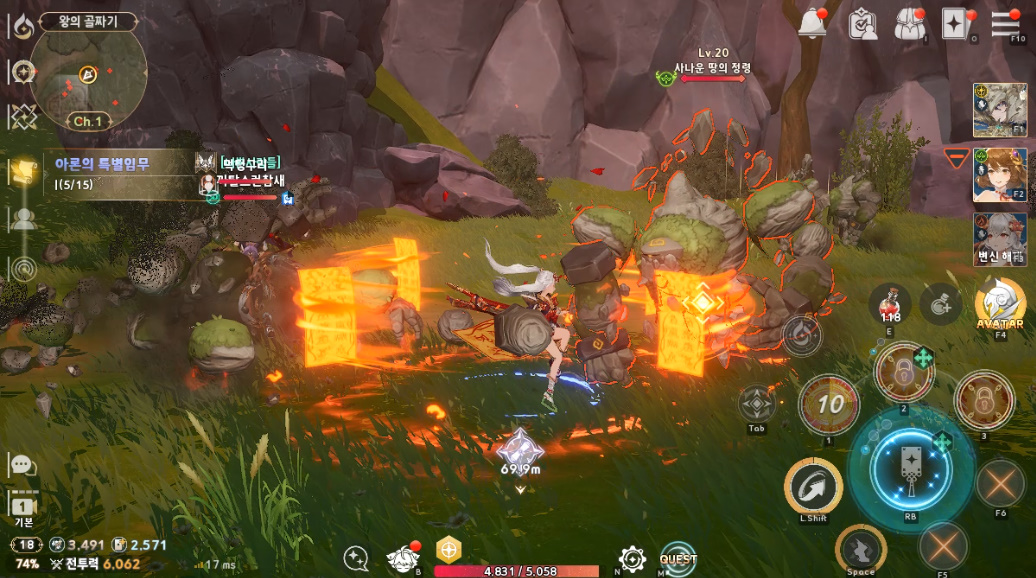
Task: Open the checklist icon next to the bell
Action: [862, 23]
